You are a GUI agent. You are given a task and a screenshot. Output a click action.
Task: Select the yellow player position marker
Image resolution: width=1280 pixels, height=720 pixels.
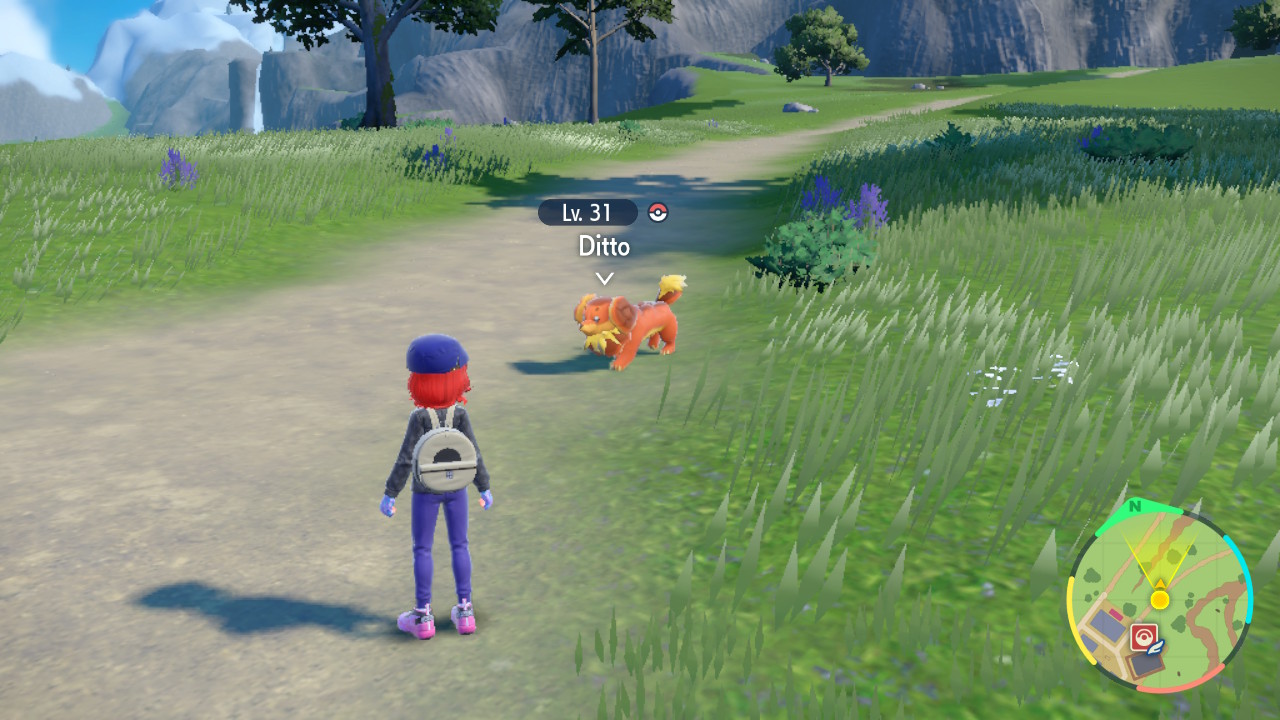(x=1159, y=599)
